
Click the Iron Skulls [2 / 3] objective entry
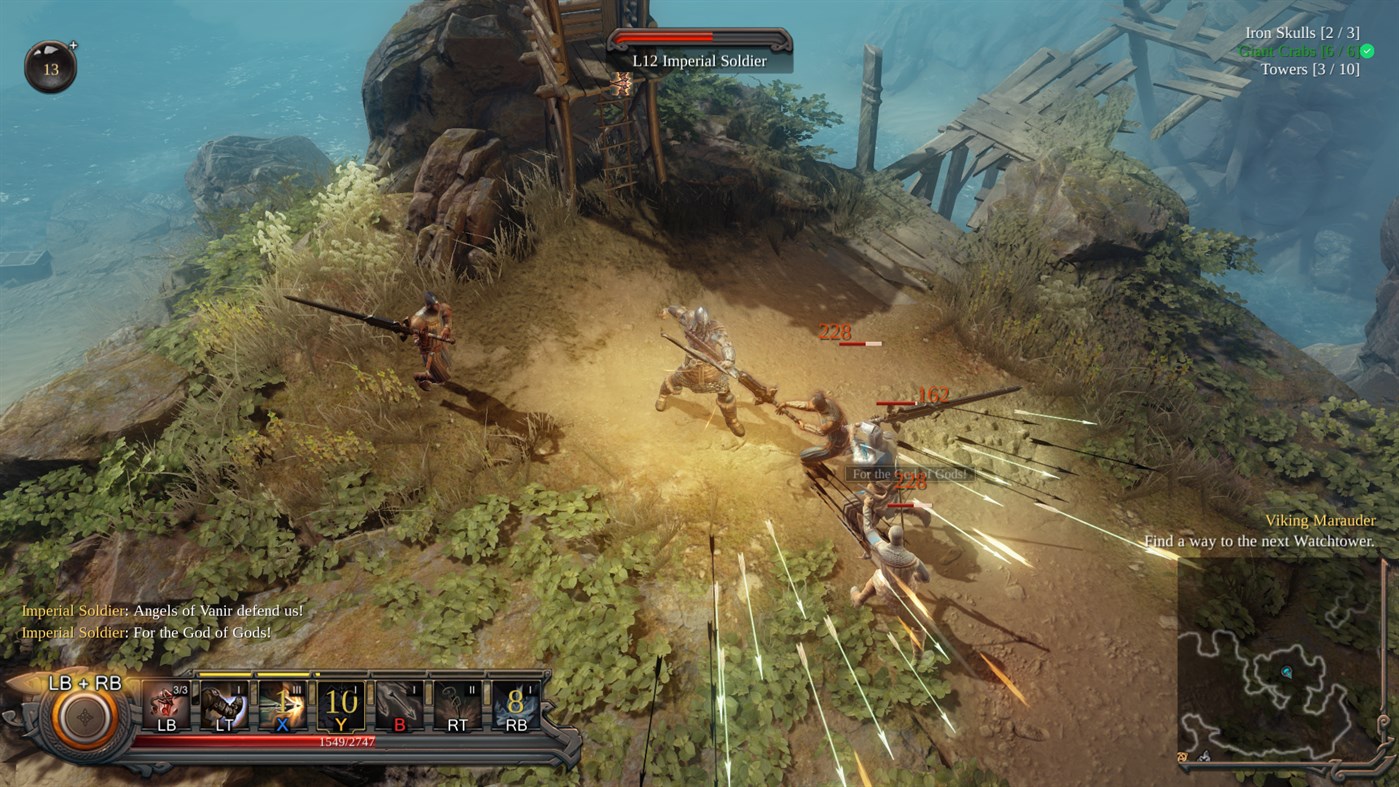pos(1302,32)
